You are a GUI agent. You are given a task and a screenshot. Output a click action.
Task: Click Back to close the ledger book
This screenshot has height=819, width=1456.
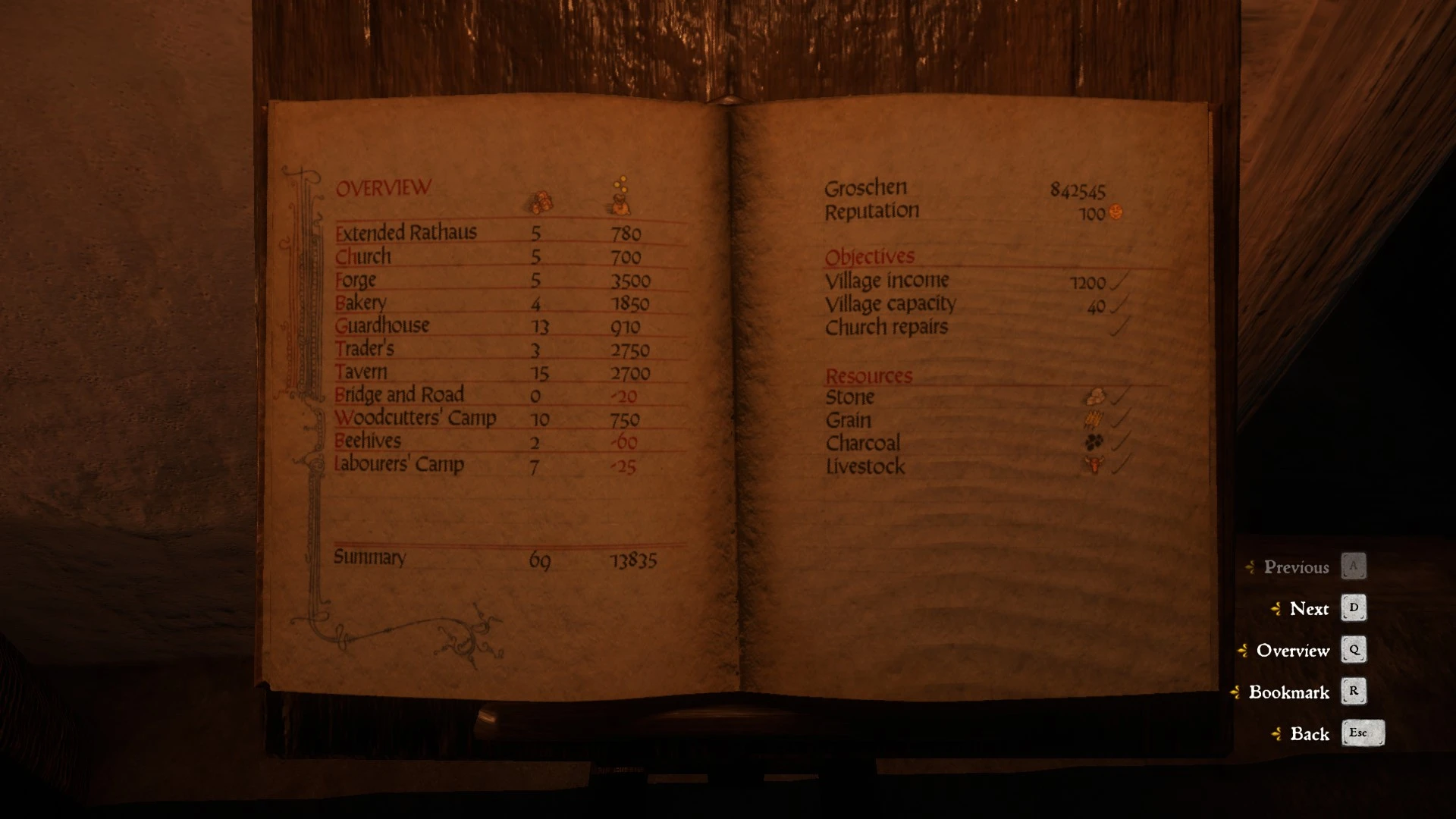click(1310, 734)
